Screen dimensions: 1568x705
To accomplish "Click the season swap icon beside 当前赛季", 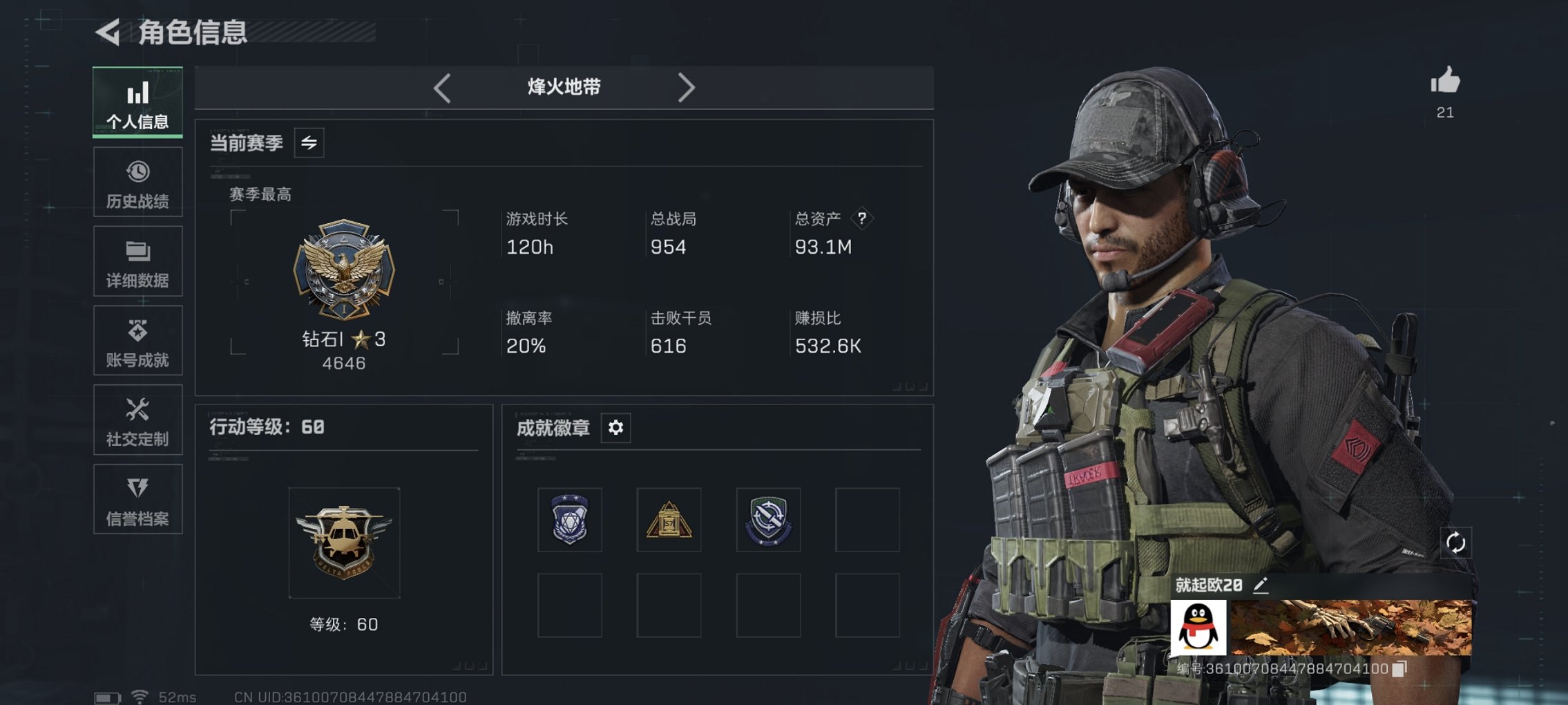I will click(x=310, y=144).
